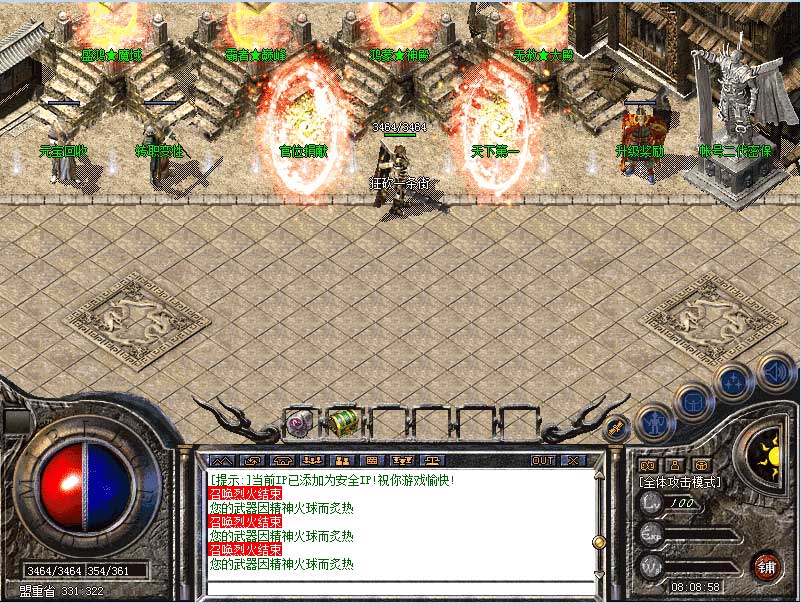Click the chat input line under messages
The image size is (801, 603).
click(x=398, y=586)
